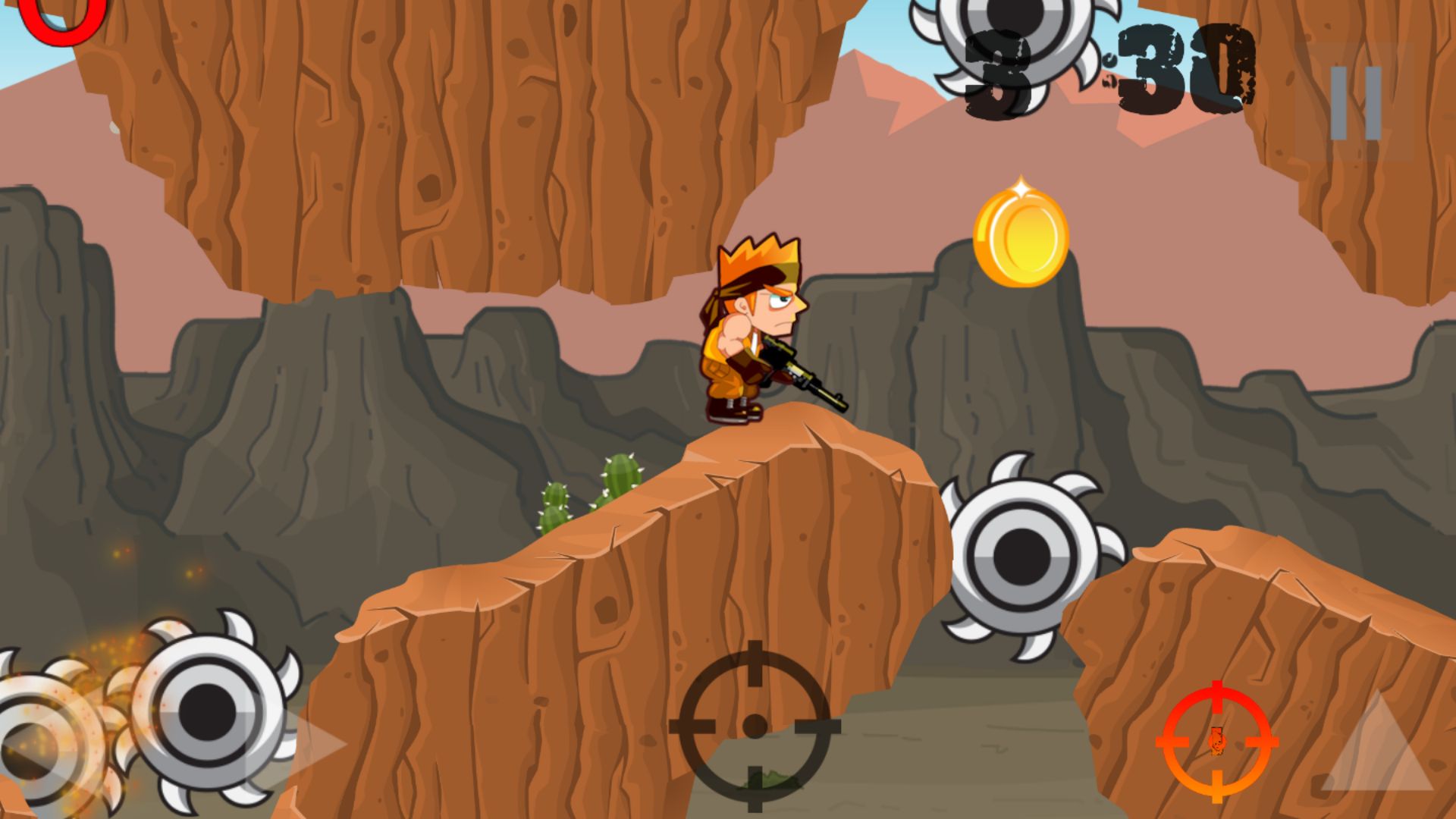This screenshot has width=1456, height=819.
Task: Pause the game with the pause button
Action: (x=1356, y=103)
